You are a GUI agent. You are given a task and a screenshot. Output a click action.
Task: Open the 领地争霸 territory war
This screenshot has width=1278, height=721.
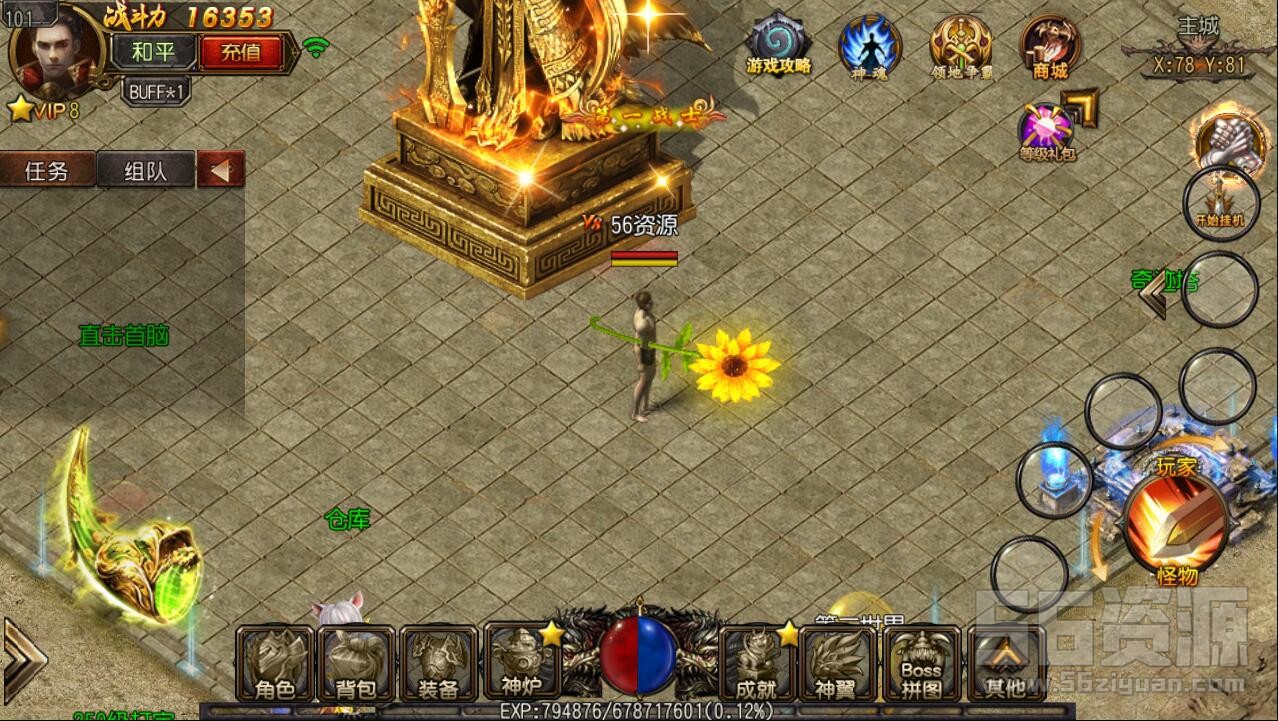960,47
